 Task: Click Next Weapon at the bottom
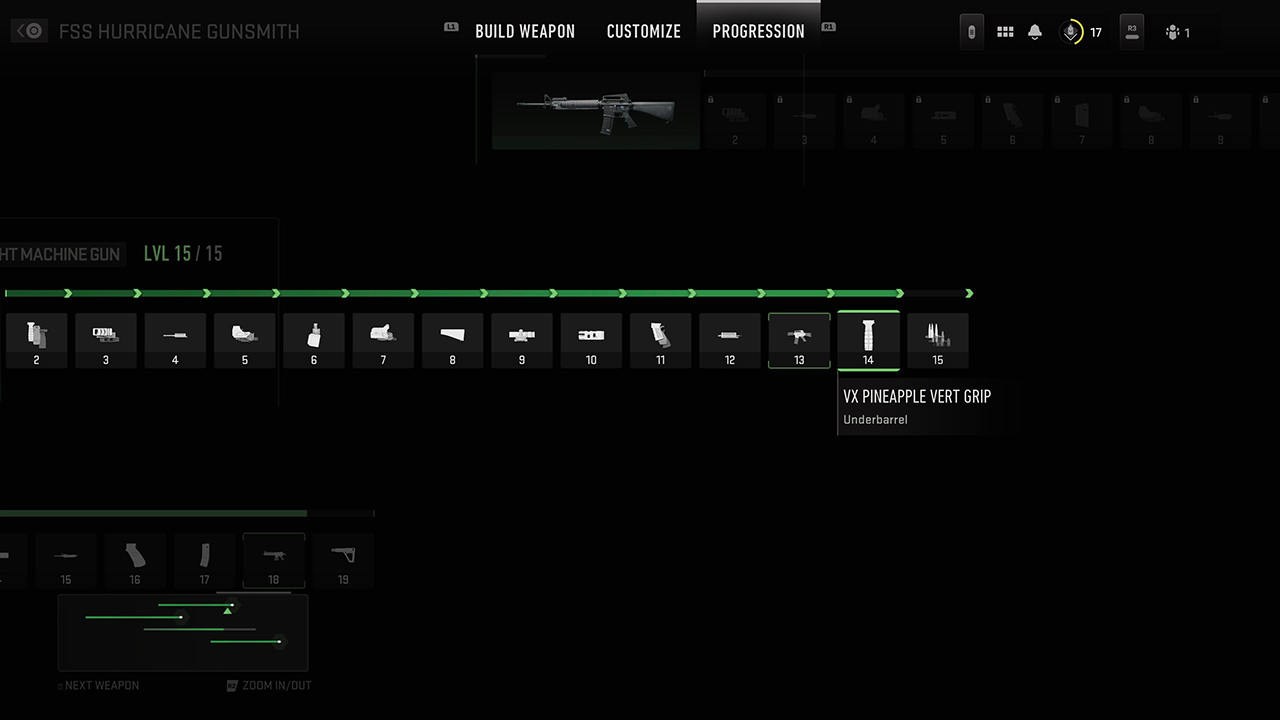tap(98, 685)
